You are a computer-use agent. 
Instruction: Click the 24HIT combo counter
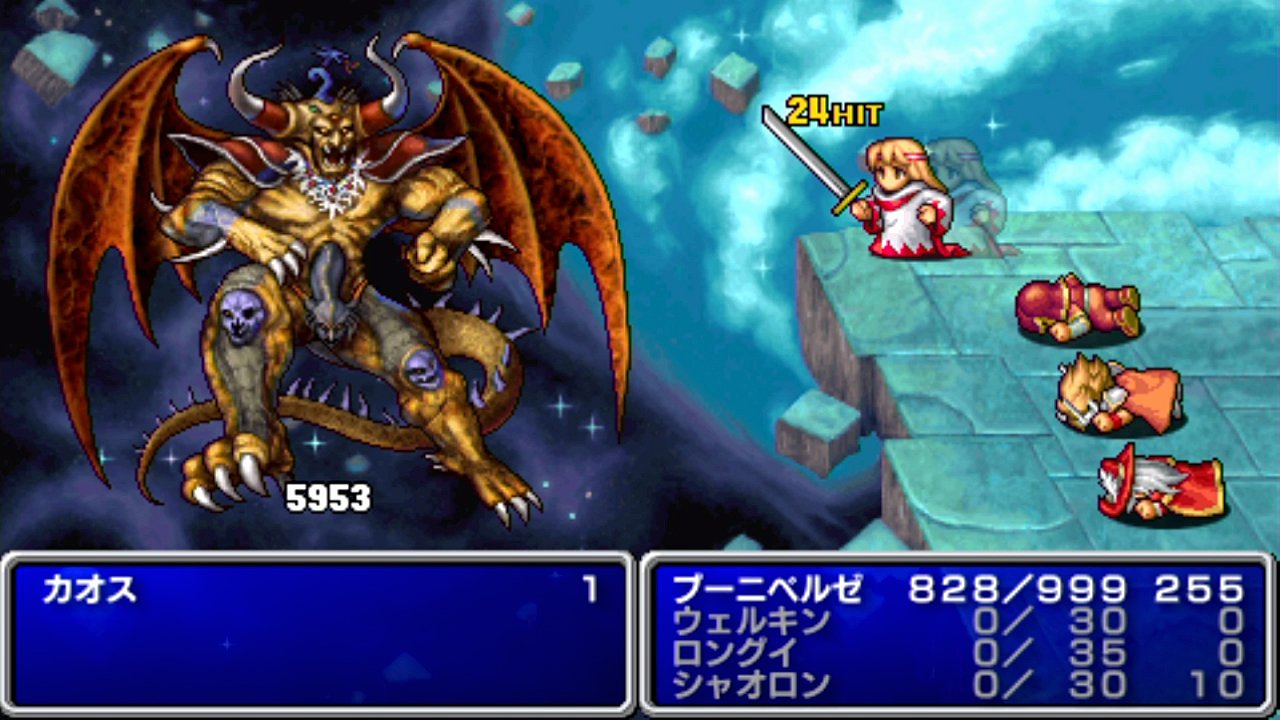(x=837, y=108)
